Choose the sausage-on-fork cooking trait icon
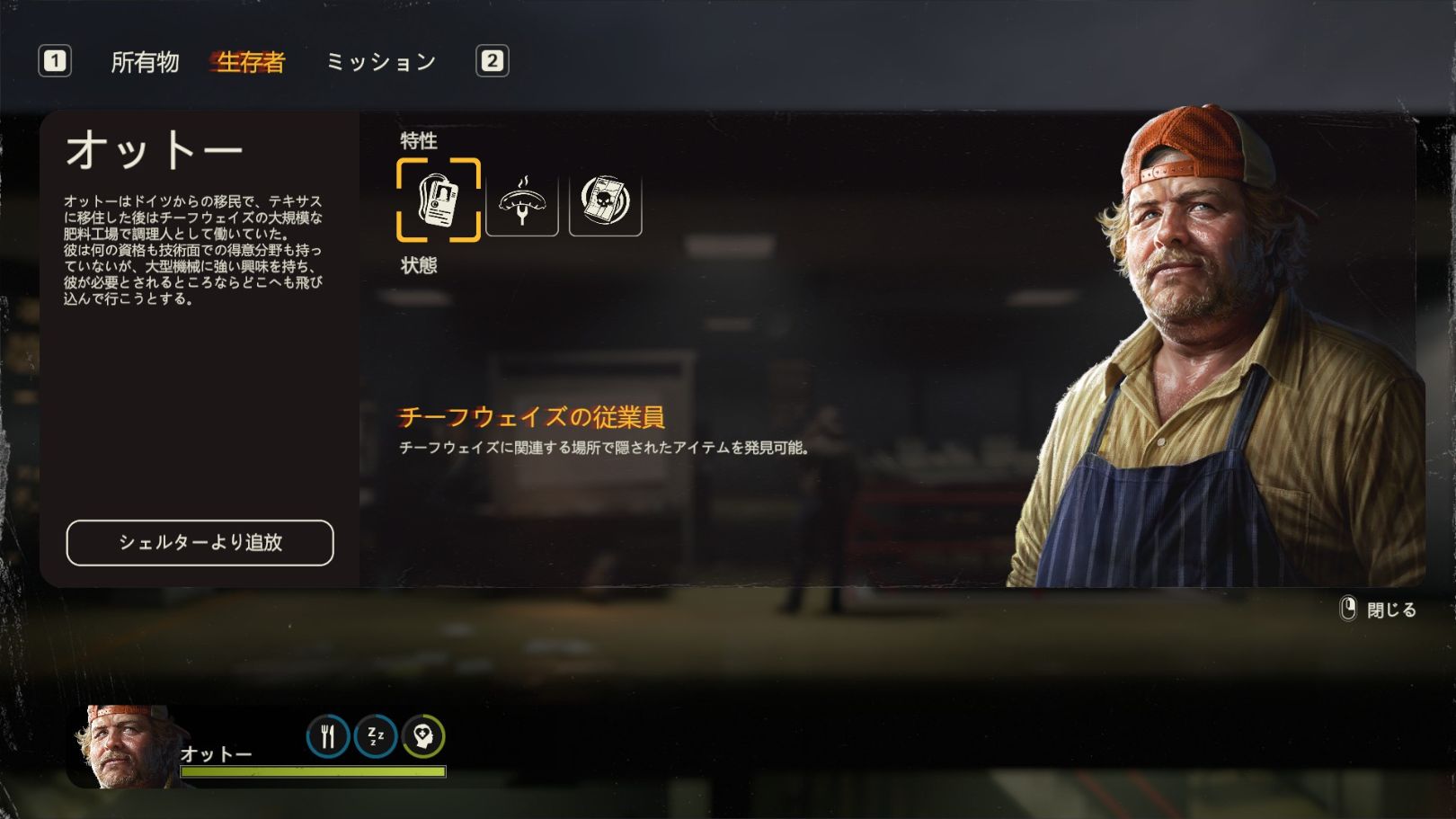This screenshot has width=1456, height=819. pyautogui.click(x=522, y=200)
